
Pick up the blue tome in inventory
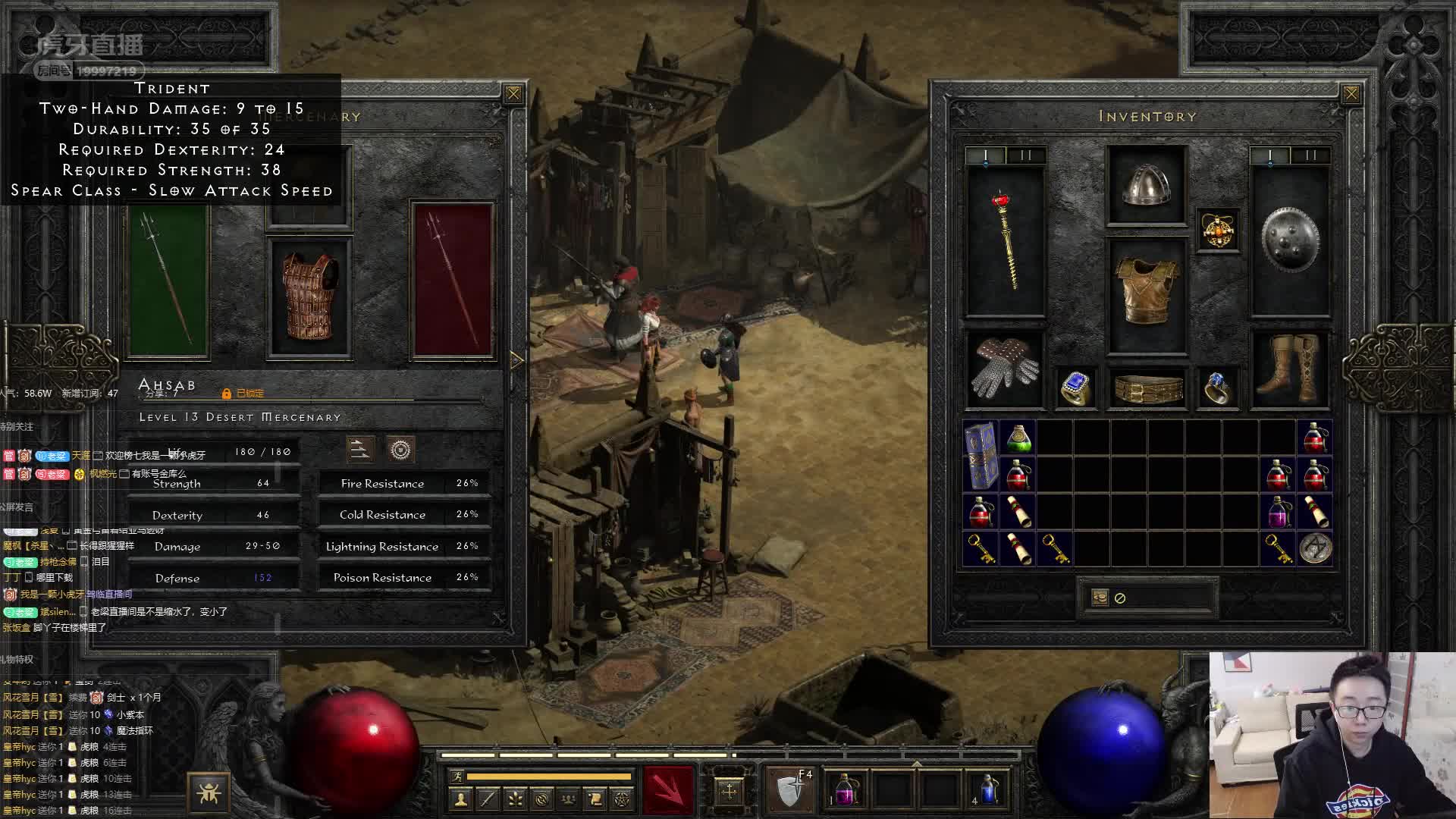tap(981, 457)
